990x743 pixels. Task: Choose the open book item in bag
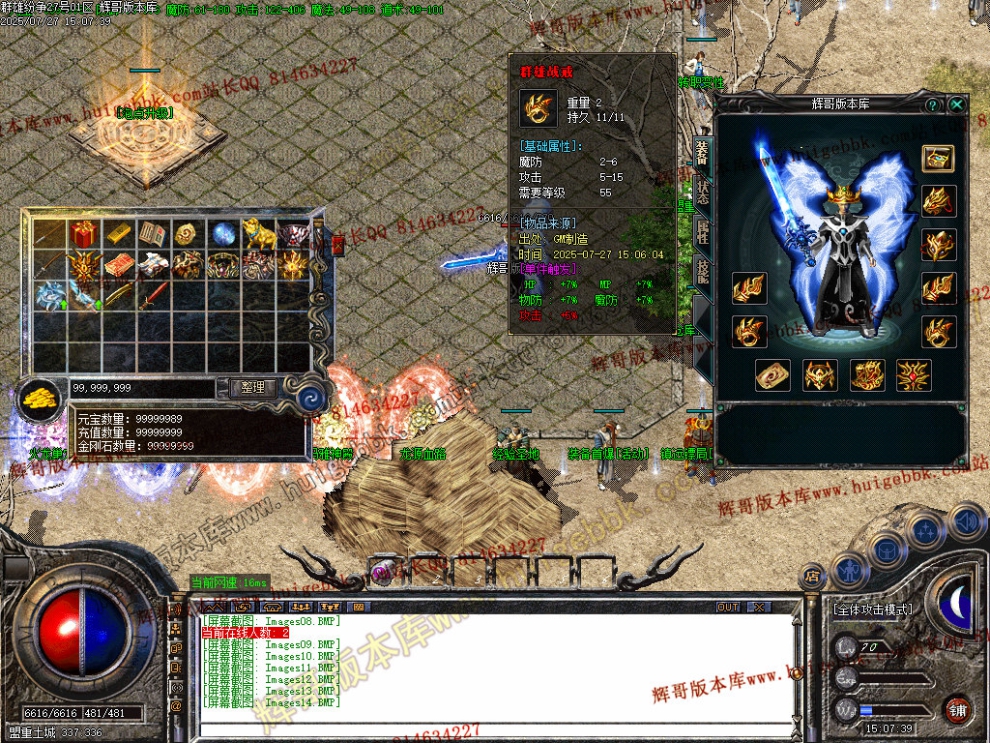pyautogui.click(x=152, y=235)
